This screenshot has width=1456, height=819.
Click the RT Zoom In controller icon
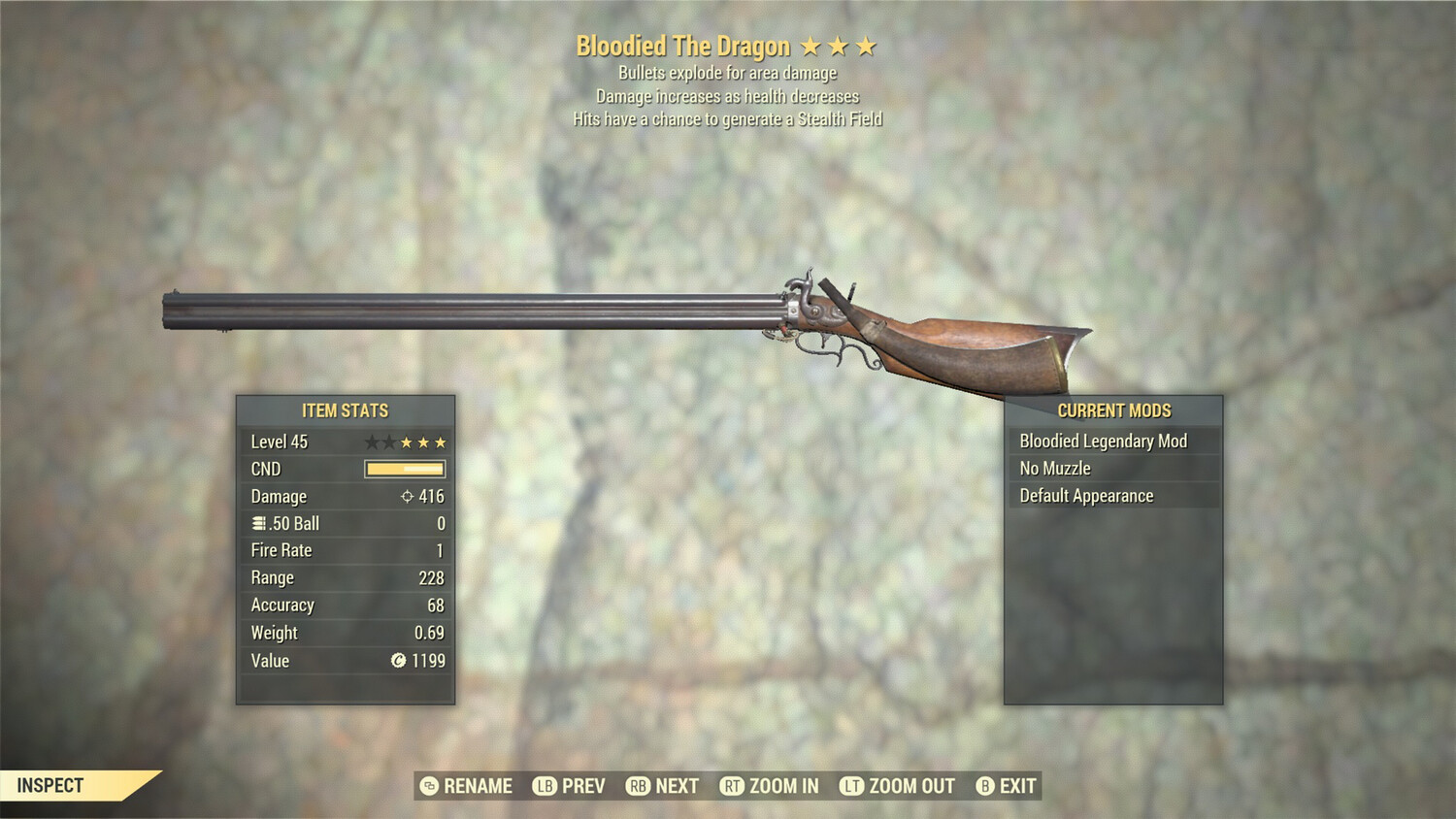coord(735,786)
